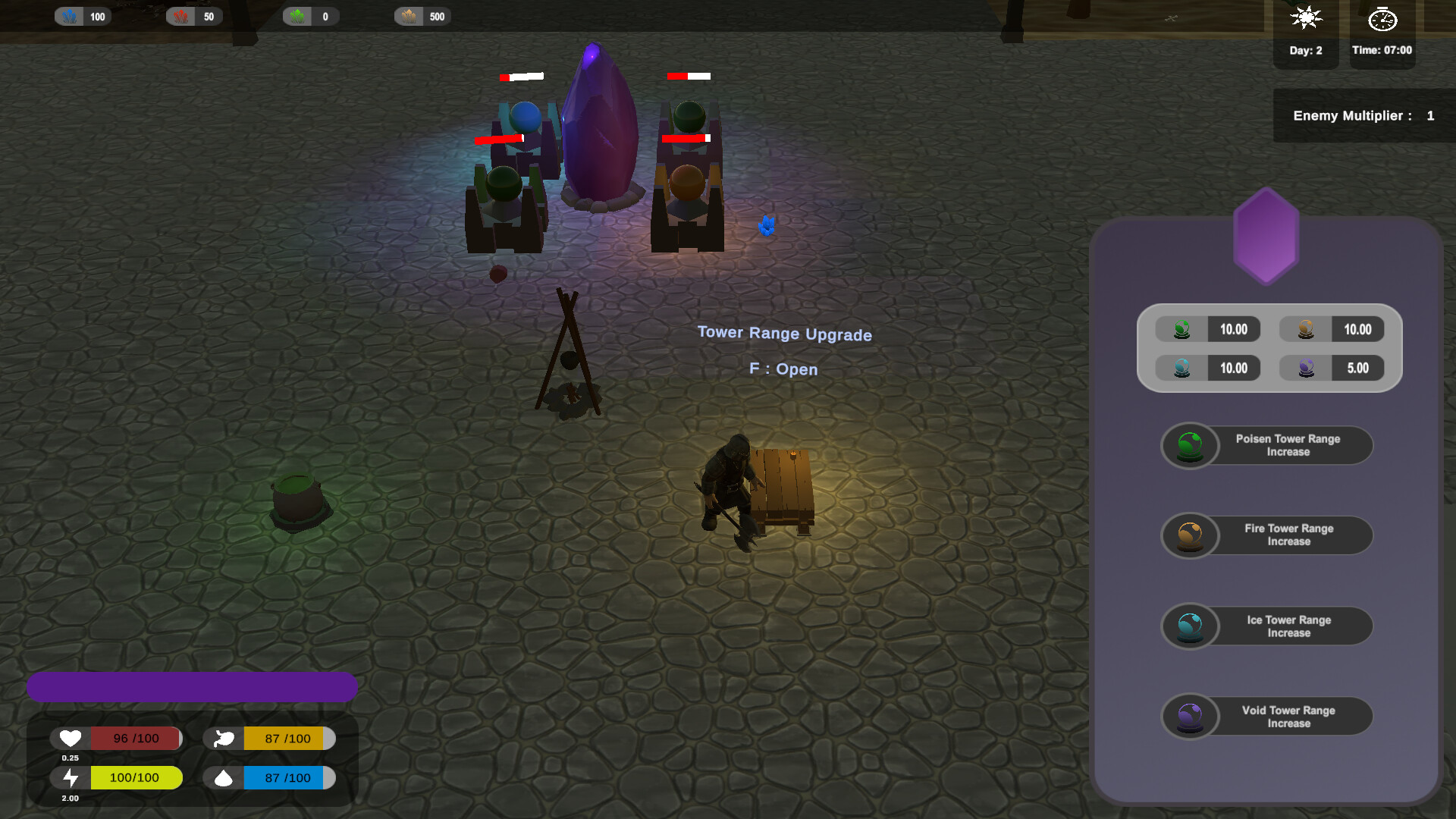The image size is (1456, 819).
Task: Activate the Void Tower Range Increase upgrade
Action: coord(1266,716)
